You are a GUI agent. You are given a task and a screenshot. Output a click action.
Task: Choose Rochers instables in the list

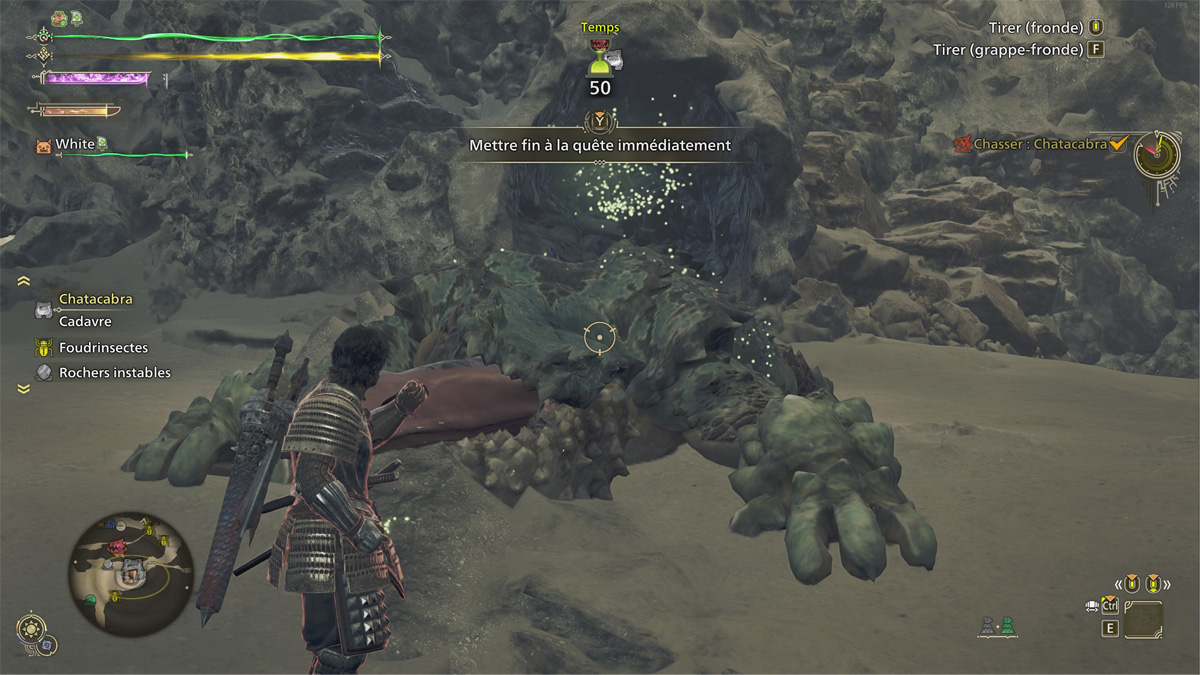click(114, 373)
